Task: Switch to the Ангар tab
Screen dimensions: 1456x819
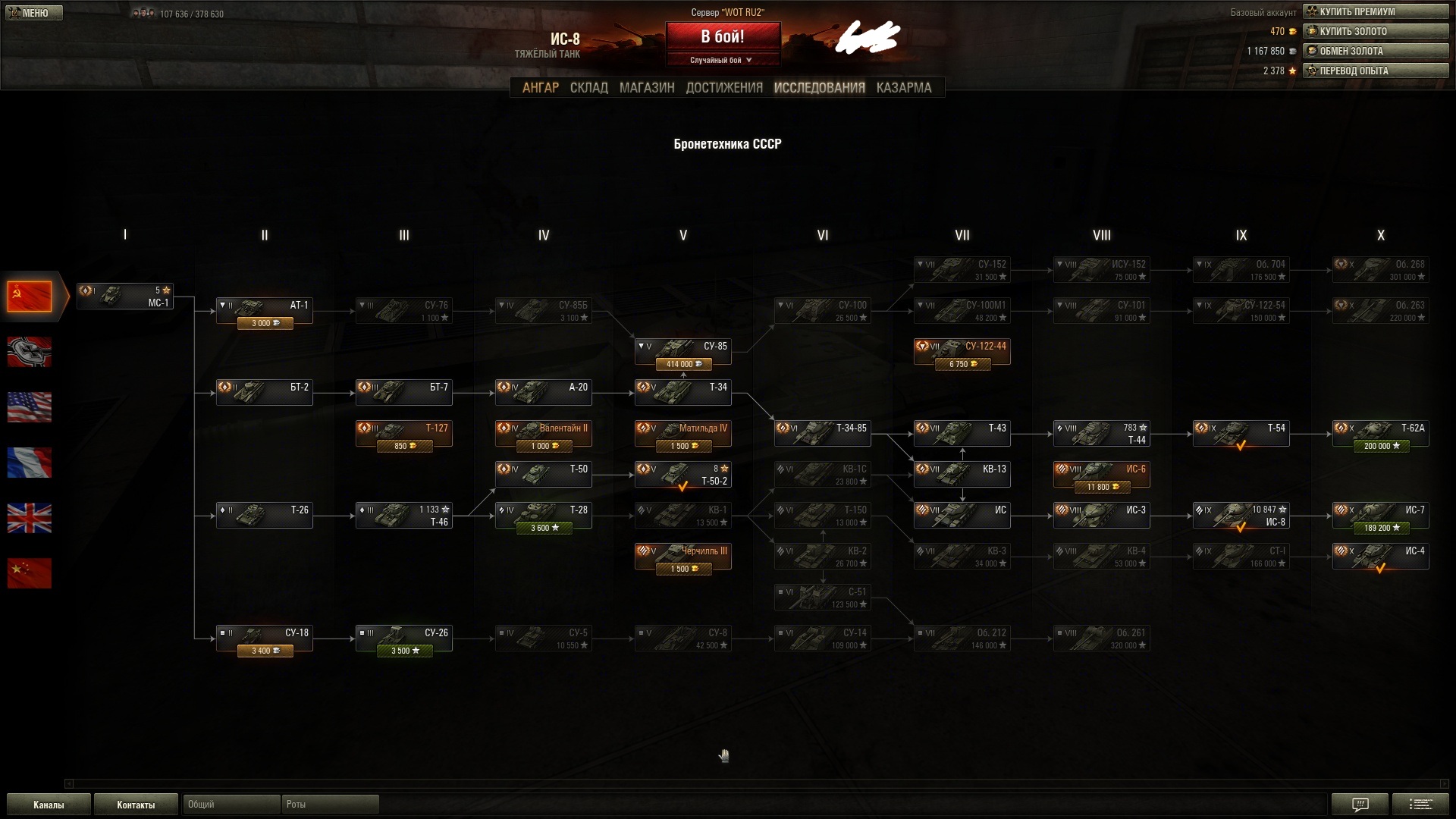Action: (x=540, y=88)
